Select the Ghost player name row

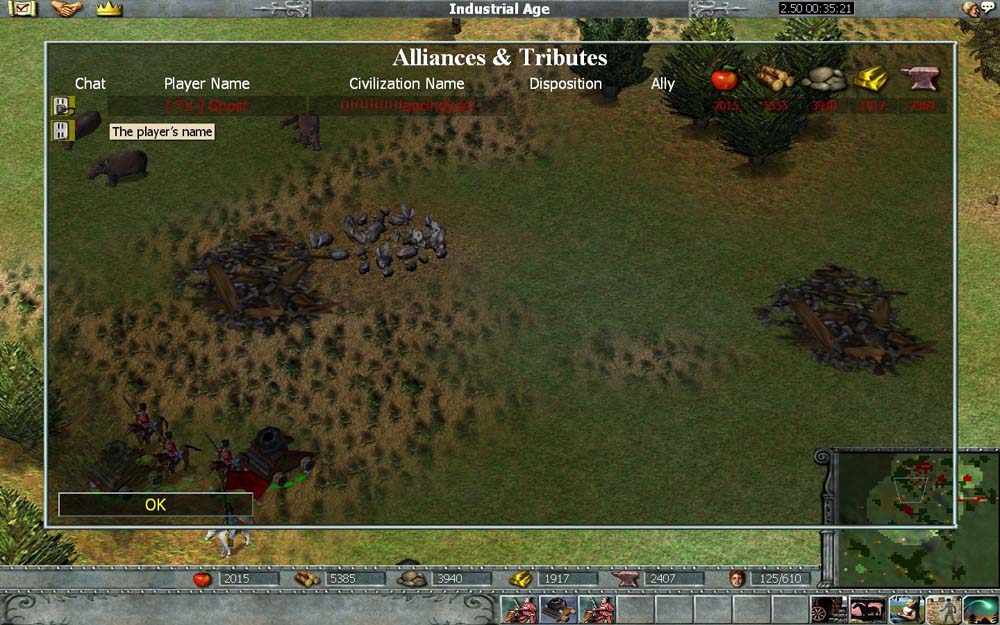(207, 106)
